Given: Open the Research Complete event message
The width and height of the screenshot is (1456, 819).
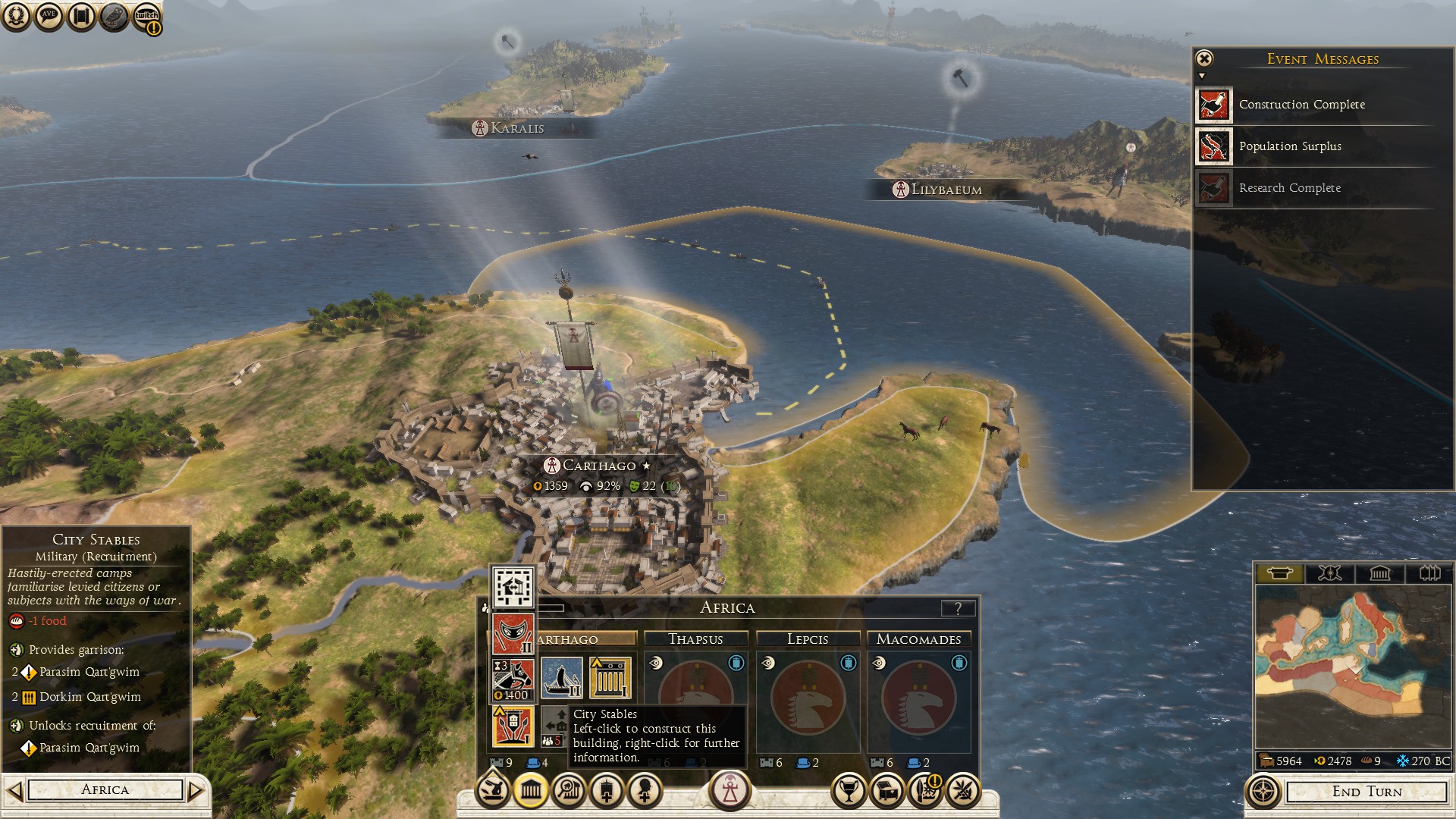Looking at the screenshot, I should pos(1289,188).
